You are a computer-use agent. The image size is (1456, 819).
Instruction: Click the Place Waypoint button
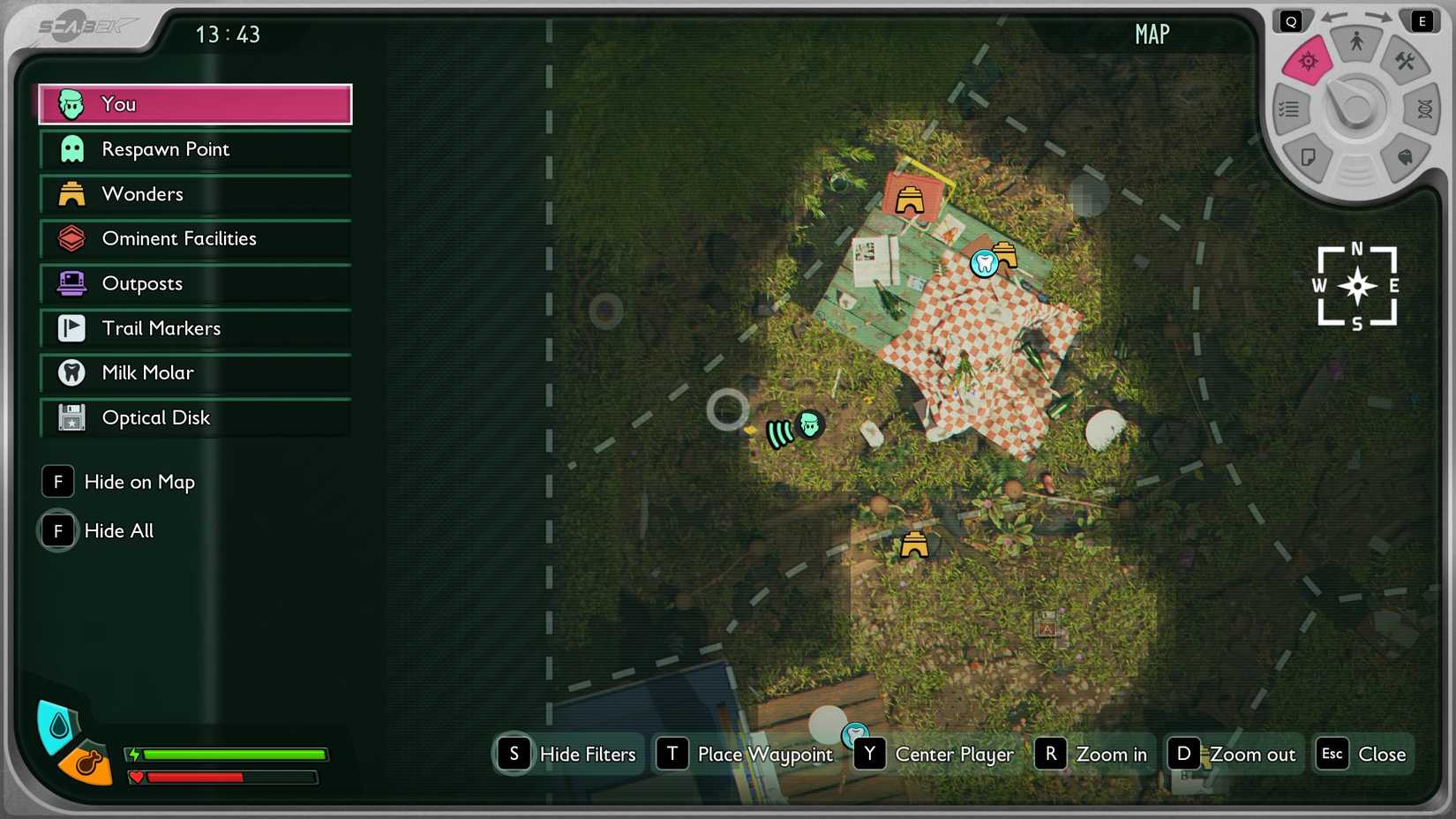746,755
